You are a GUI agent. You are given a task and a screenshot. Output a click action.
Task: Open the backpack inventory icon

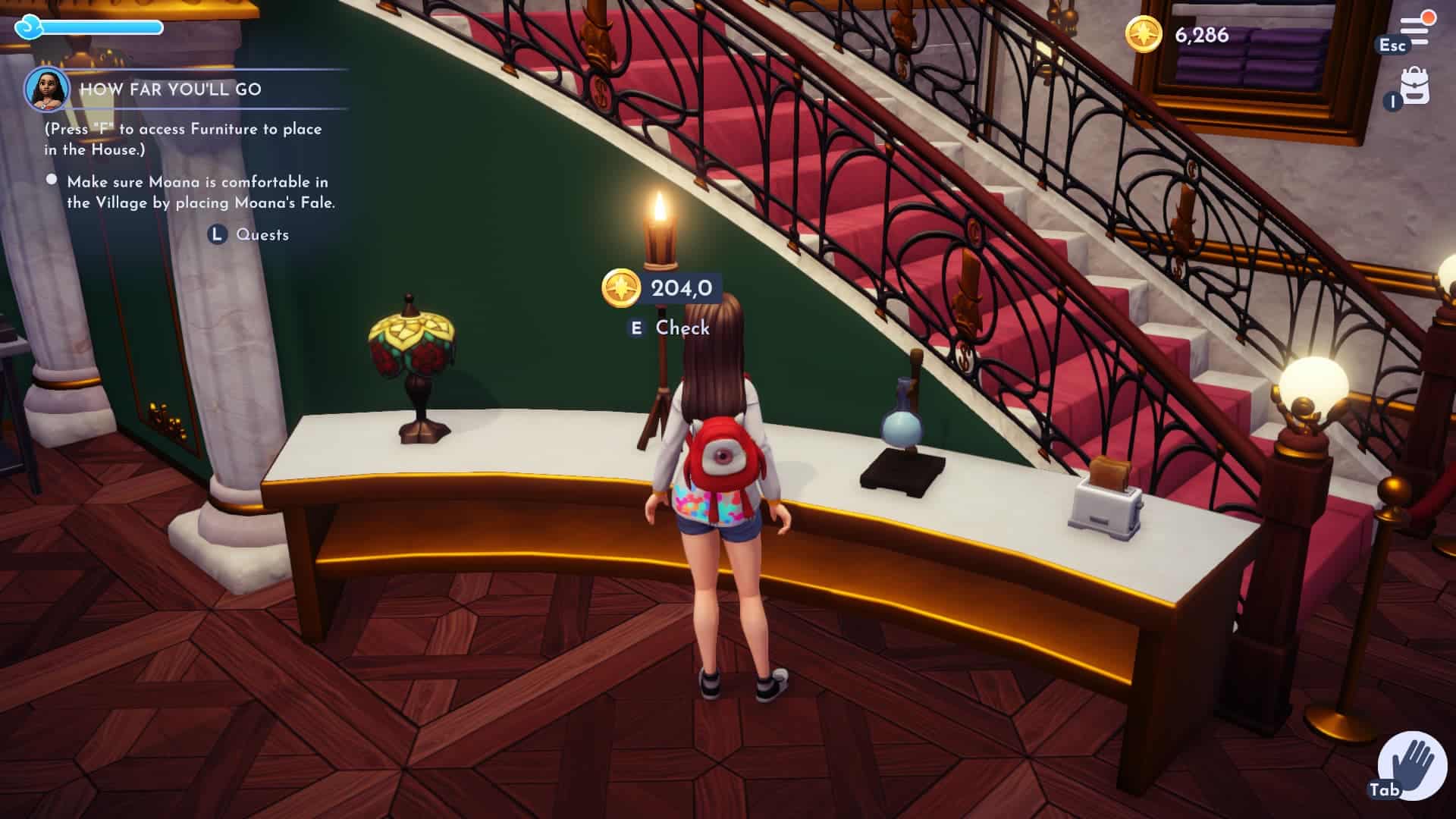(1415, 86)
